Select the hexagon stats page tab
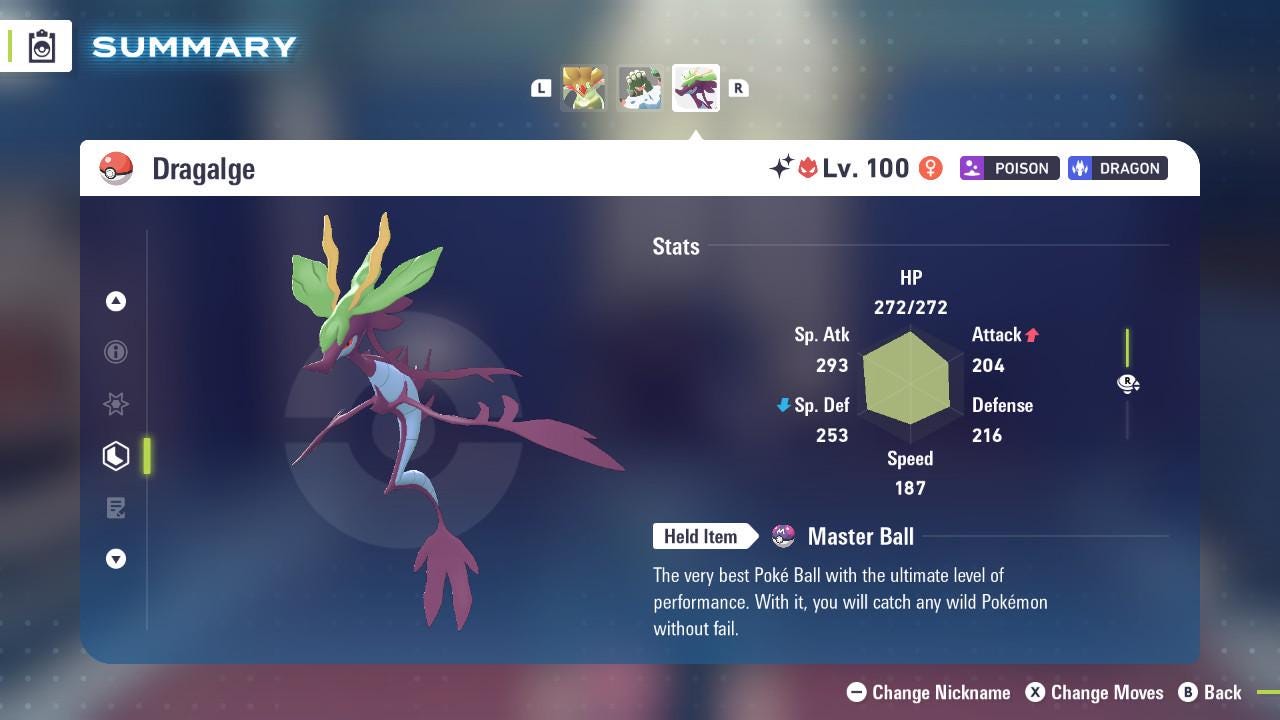1280x720 pixels. tap(116, 456)
